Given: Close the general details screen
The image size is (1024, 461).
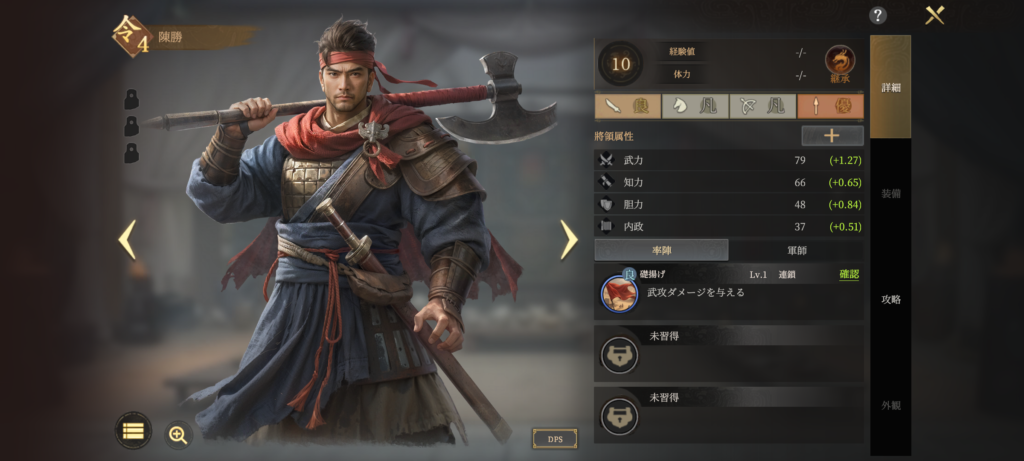Looking at the screenshot, I should pos(935,15).
